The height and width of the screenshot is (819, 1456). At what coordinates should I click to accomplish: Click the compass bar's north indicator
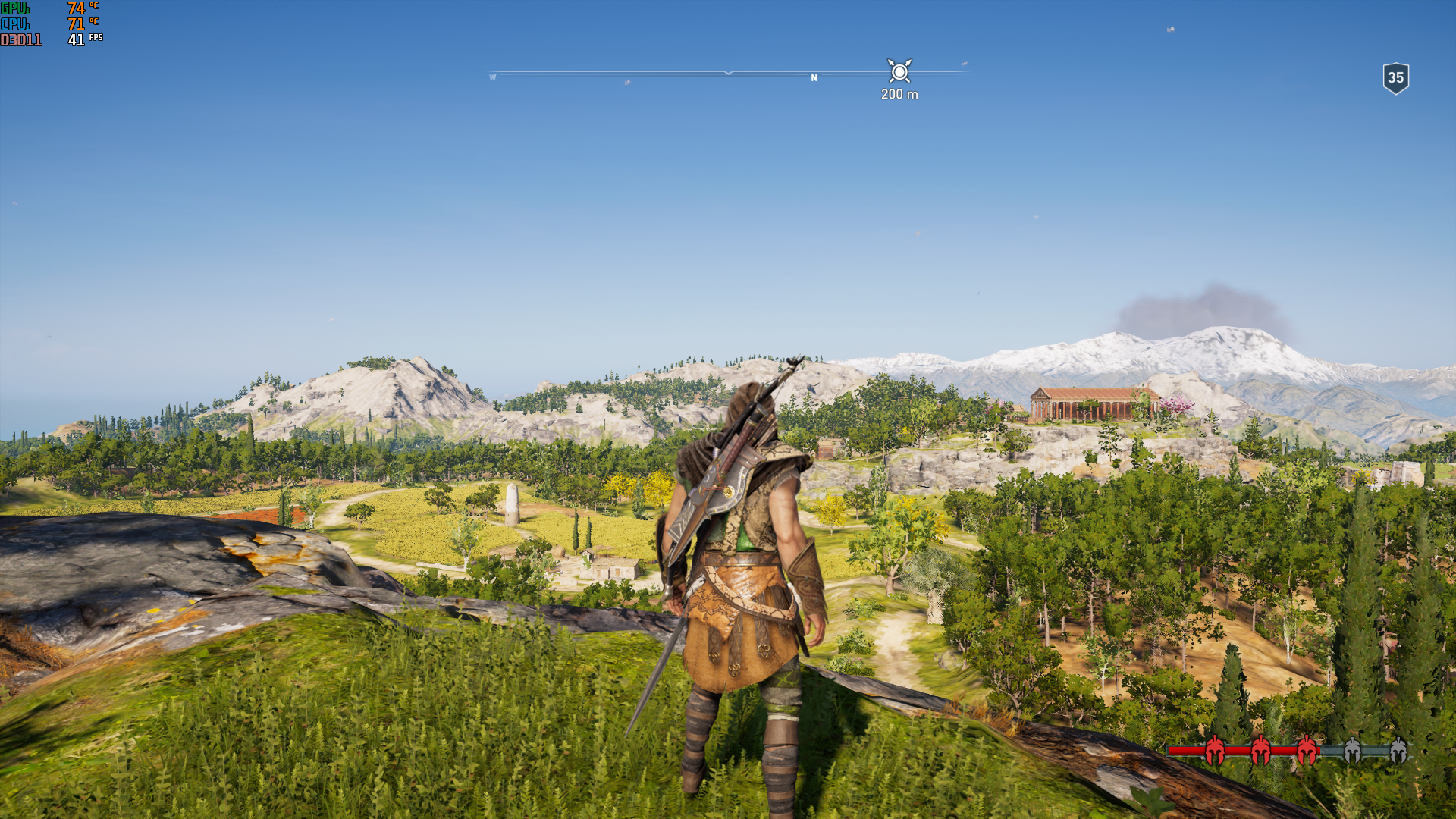point(814,77)
